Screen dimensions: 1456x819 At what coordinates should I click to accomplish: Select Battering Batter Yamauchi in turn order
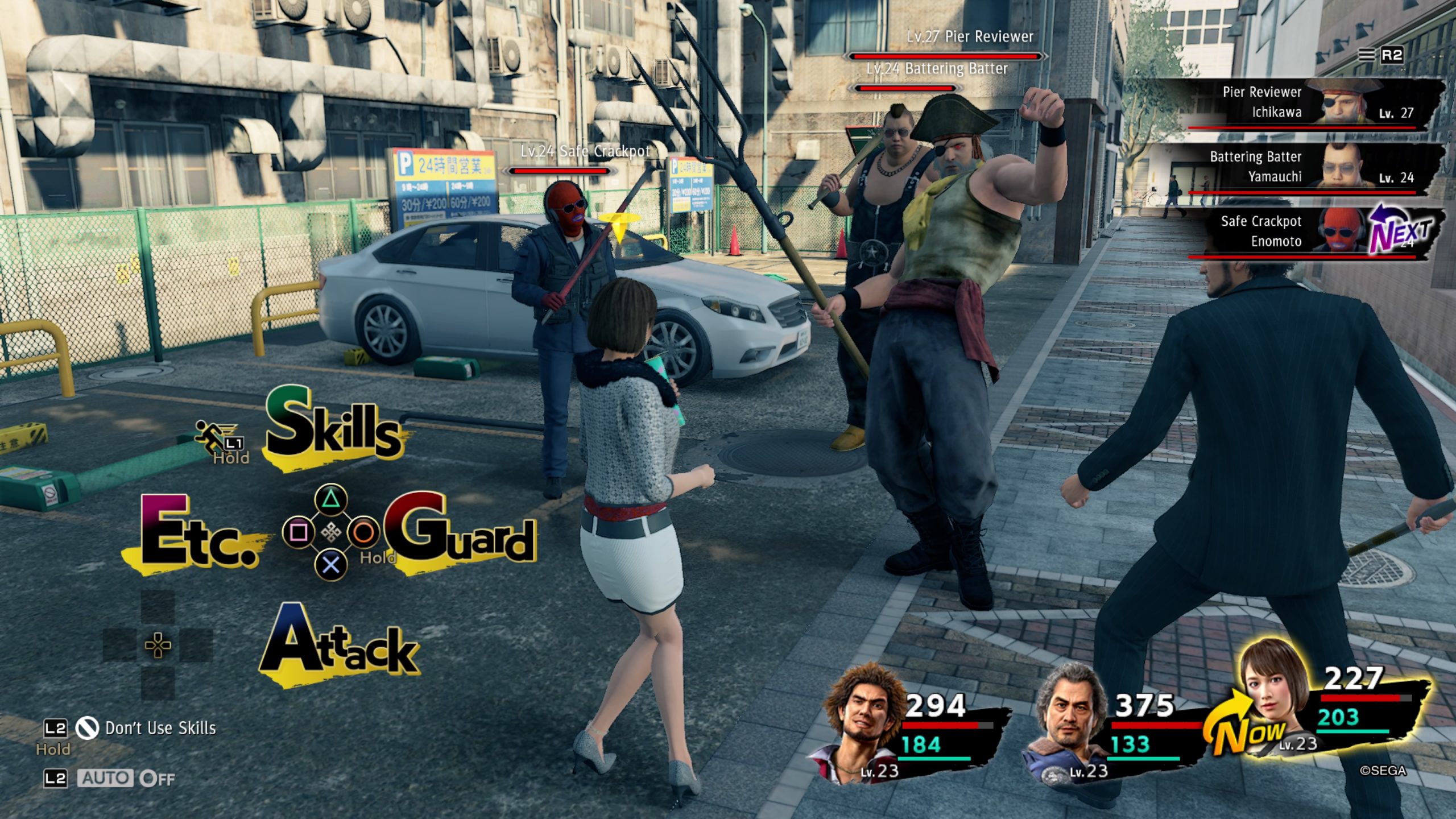click(1314, 168)
